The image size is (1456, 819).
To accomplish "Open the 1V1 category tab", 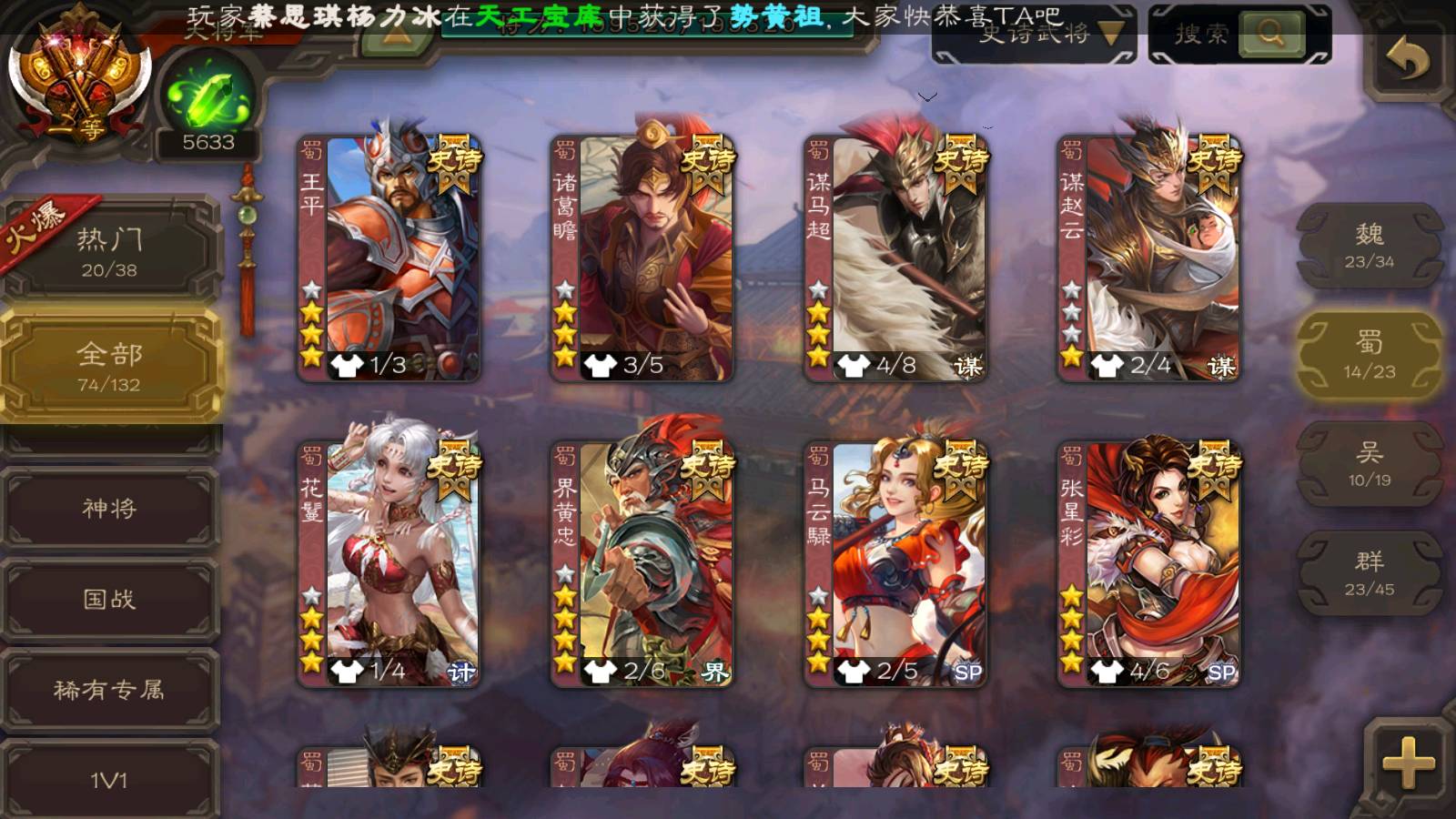I will point(109,779).
